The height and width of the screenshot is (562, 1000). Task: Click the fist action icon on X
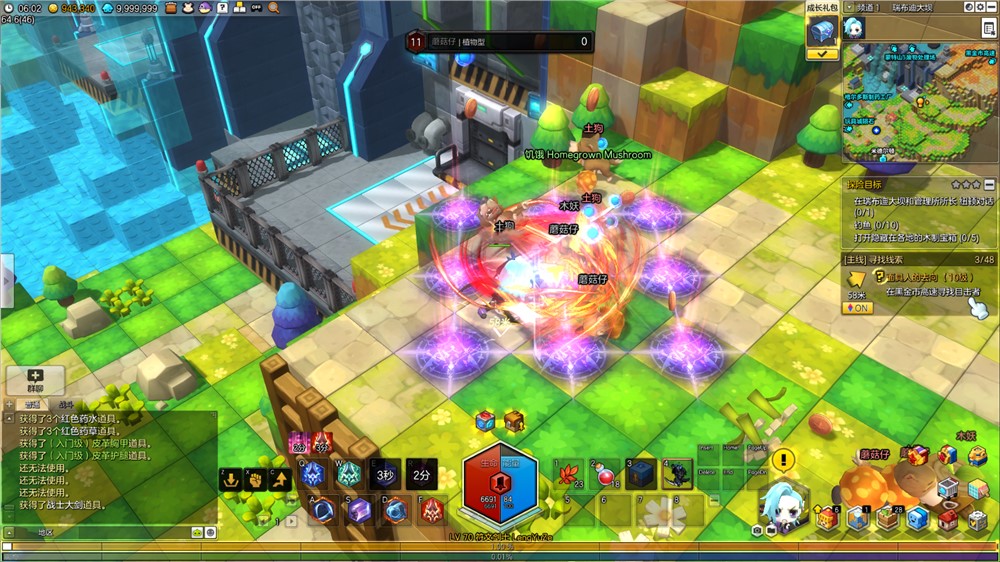point(255,479)
